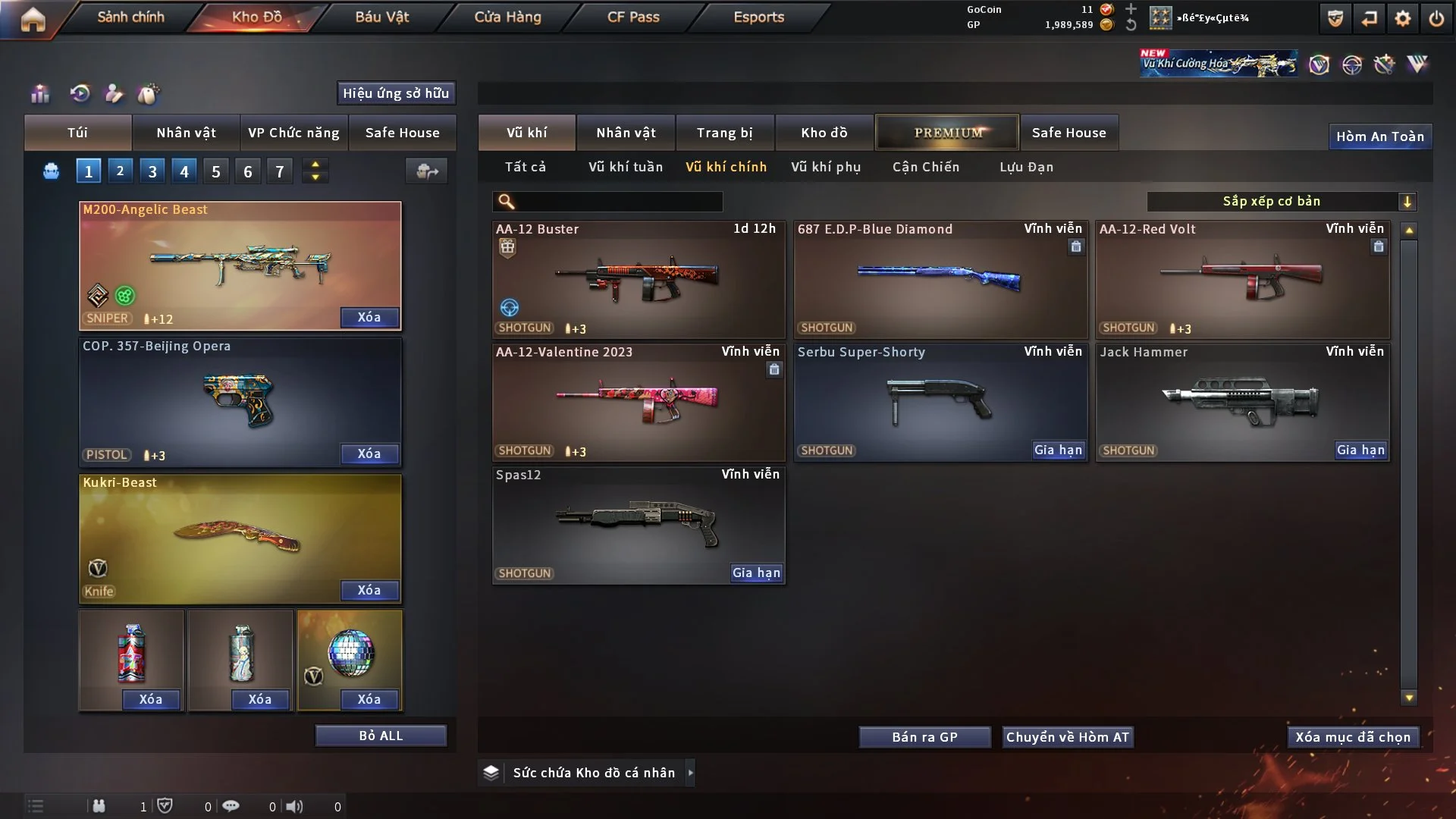Open the CF Pass page
The image size is (1456, 819).
coord(633,17)
